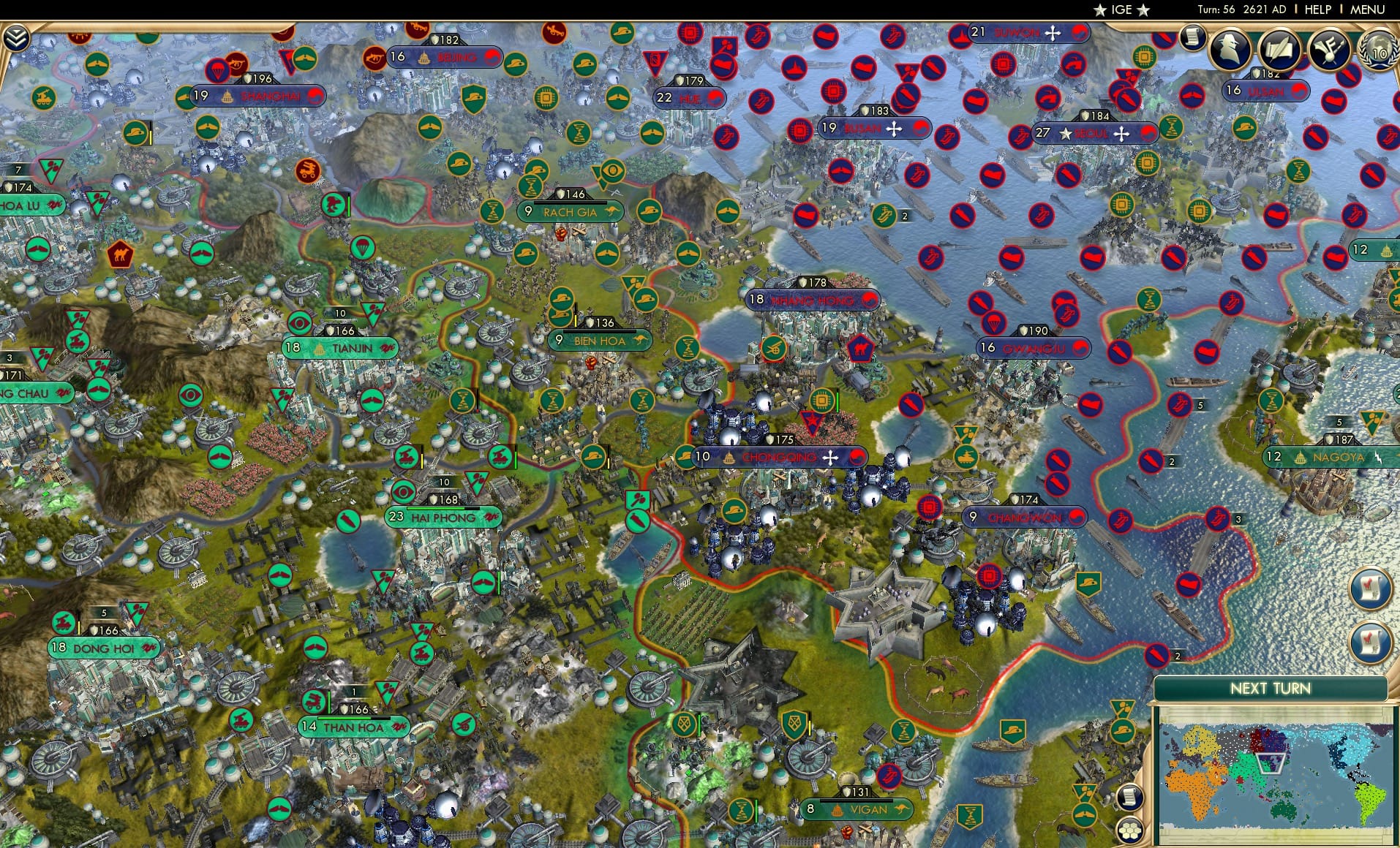Toggle the hexagon grid overlay below the minimap
The height and width of the screenshot is (848, 1400).
pos(1129,830)
